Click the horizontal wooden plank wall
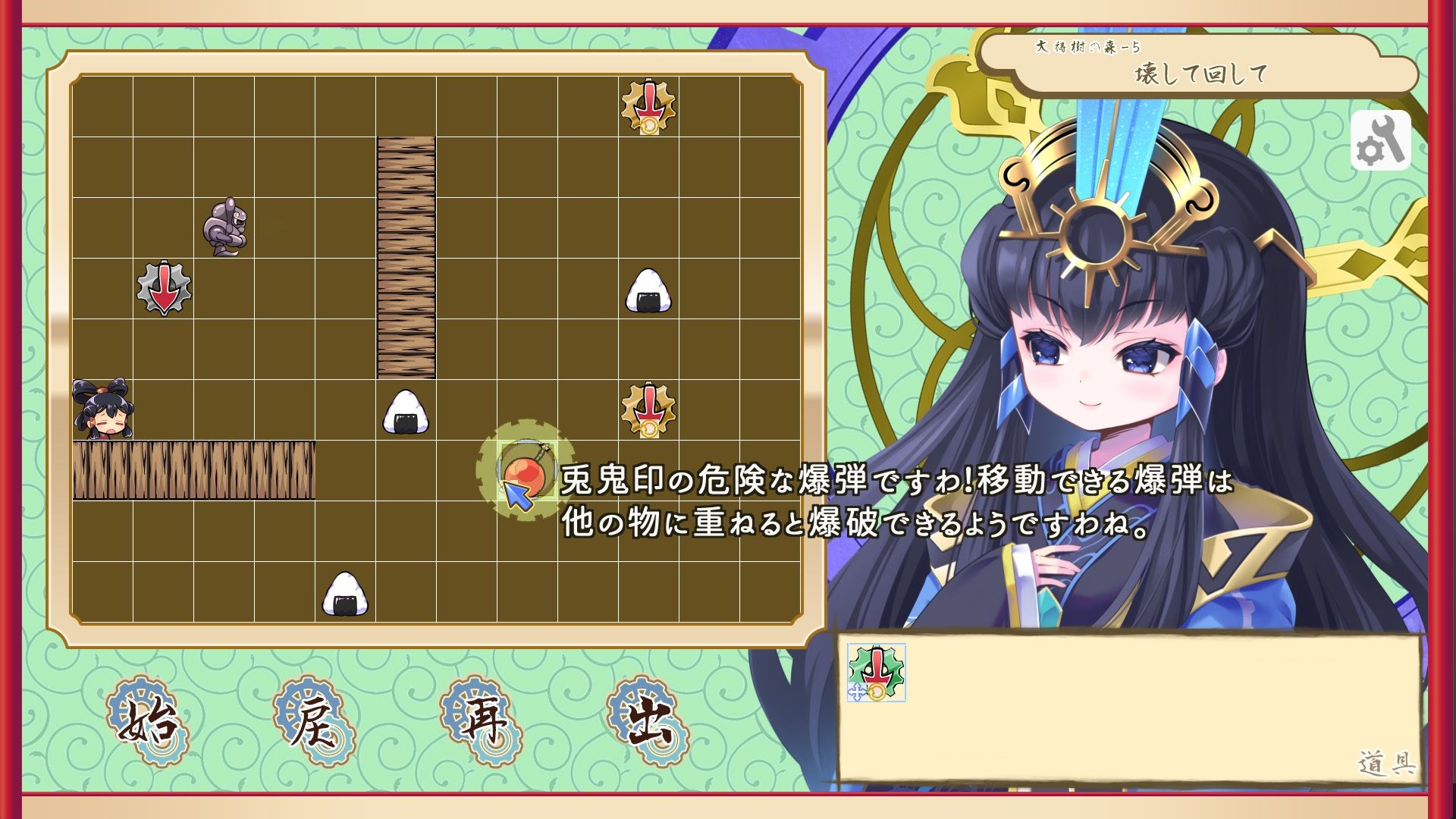 [193, 470]
